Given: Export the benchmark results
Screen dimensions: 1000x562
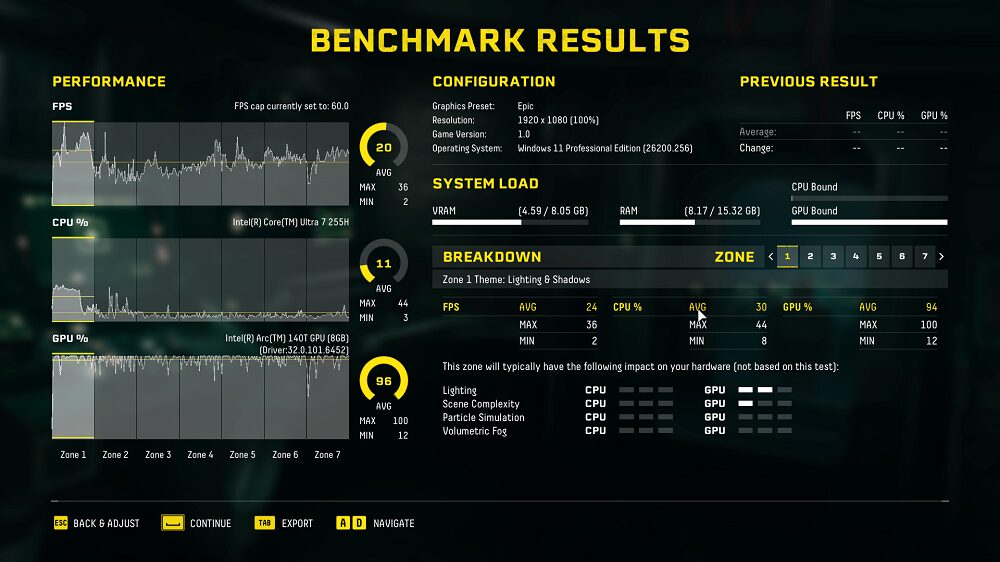Looking at the screenshot, I should 284,523.
